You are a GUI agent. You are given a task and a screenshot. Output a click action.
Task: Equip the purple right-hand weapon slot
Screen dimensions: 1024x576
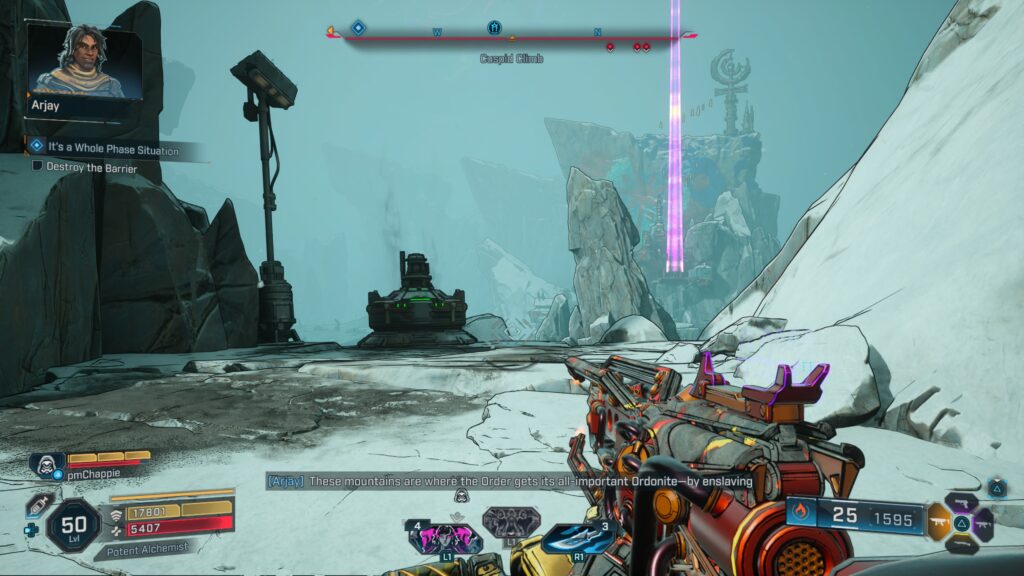[x=983, y=523]
